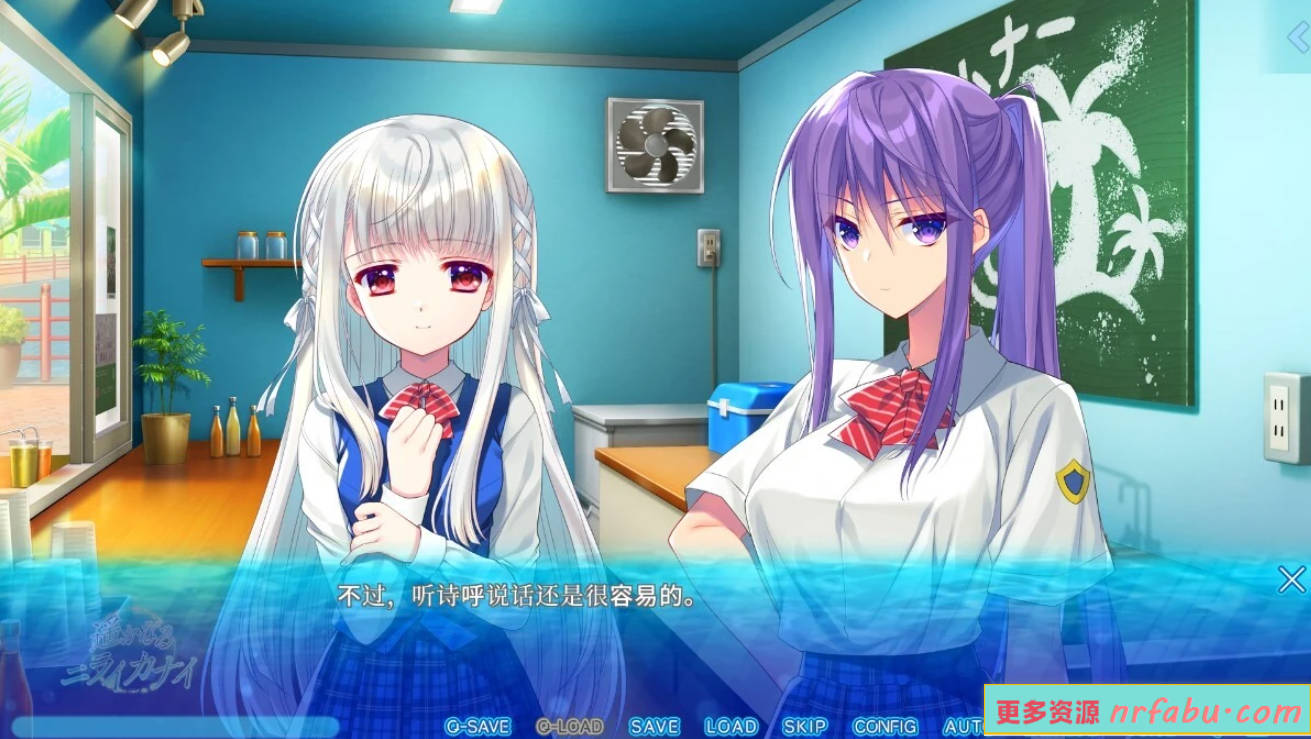The width and height of the screenshot is (1311, 739).
Task: Click the SKIP button on the bottom bar
Action: click(807, 726)
